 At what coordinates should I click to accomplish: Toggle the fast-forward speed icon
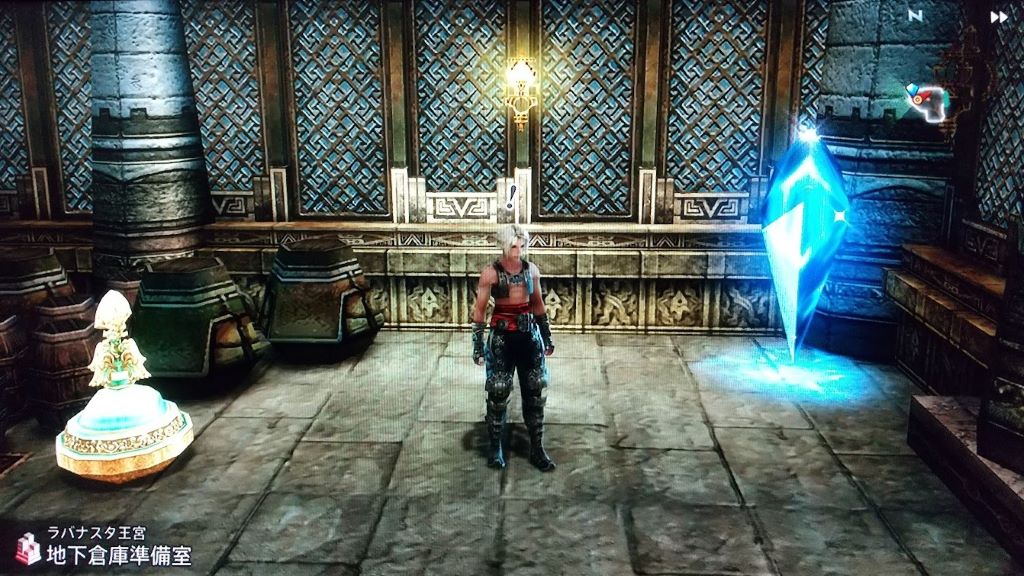tap(998, 17)
